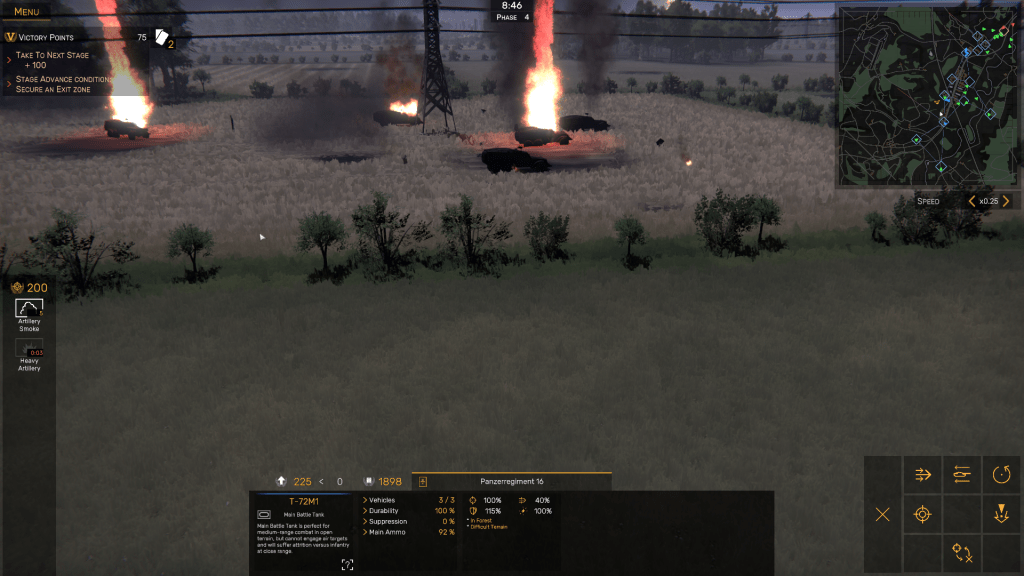This screenshot has height=576, width=1024.
Task: Select the circular rotate arrow command
Action: (1001, 475)
